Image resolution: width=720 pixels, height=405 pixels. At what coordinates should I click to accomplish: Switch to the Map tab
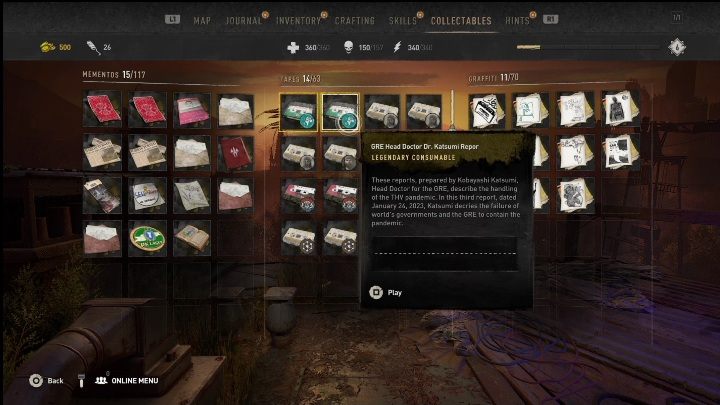coord(202,20)
